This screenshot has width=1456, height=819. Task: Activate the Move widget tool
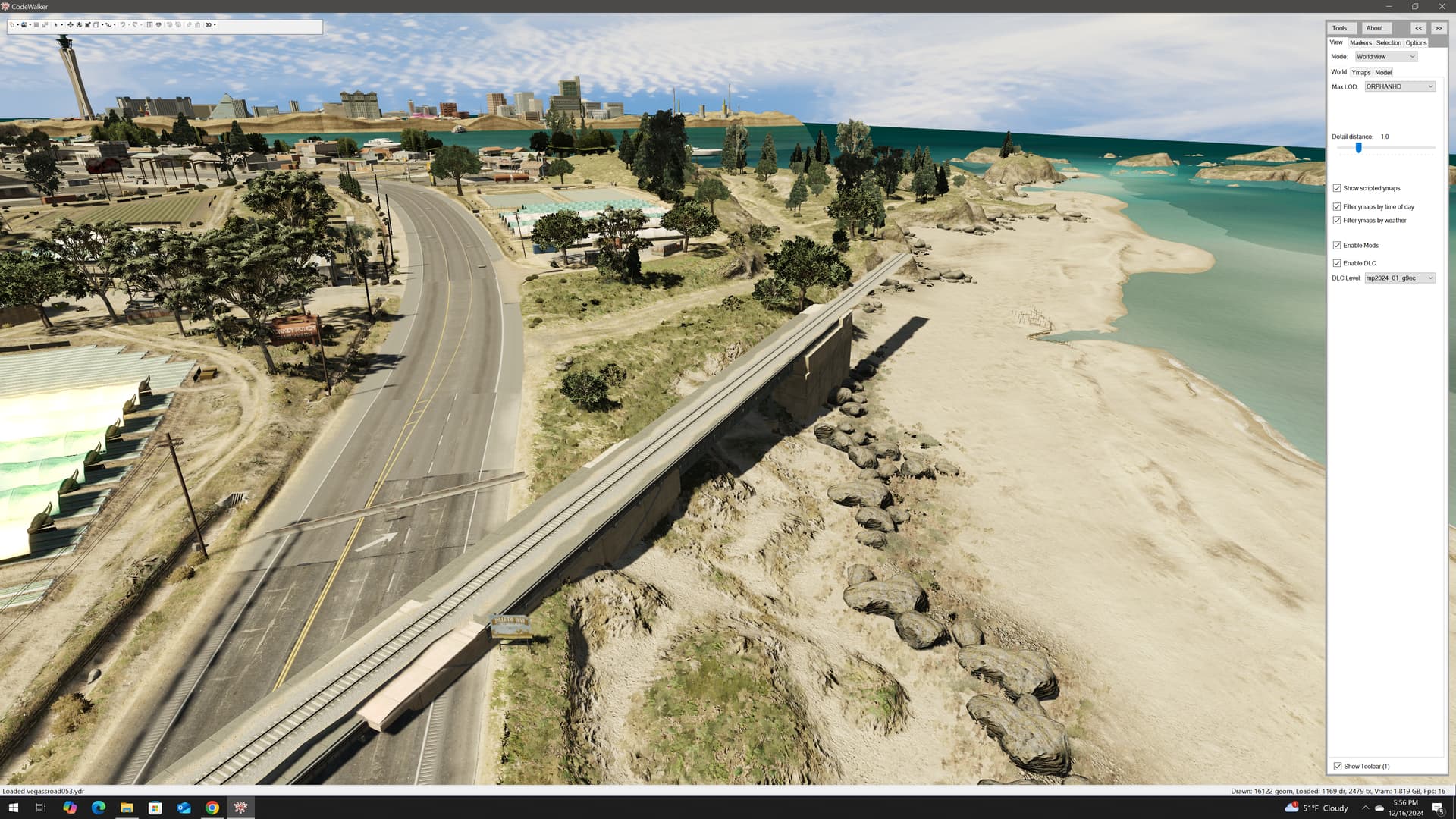click(x=70, y=25)
